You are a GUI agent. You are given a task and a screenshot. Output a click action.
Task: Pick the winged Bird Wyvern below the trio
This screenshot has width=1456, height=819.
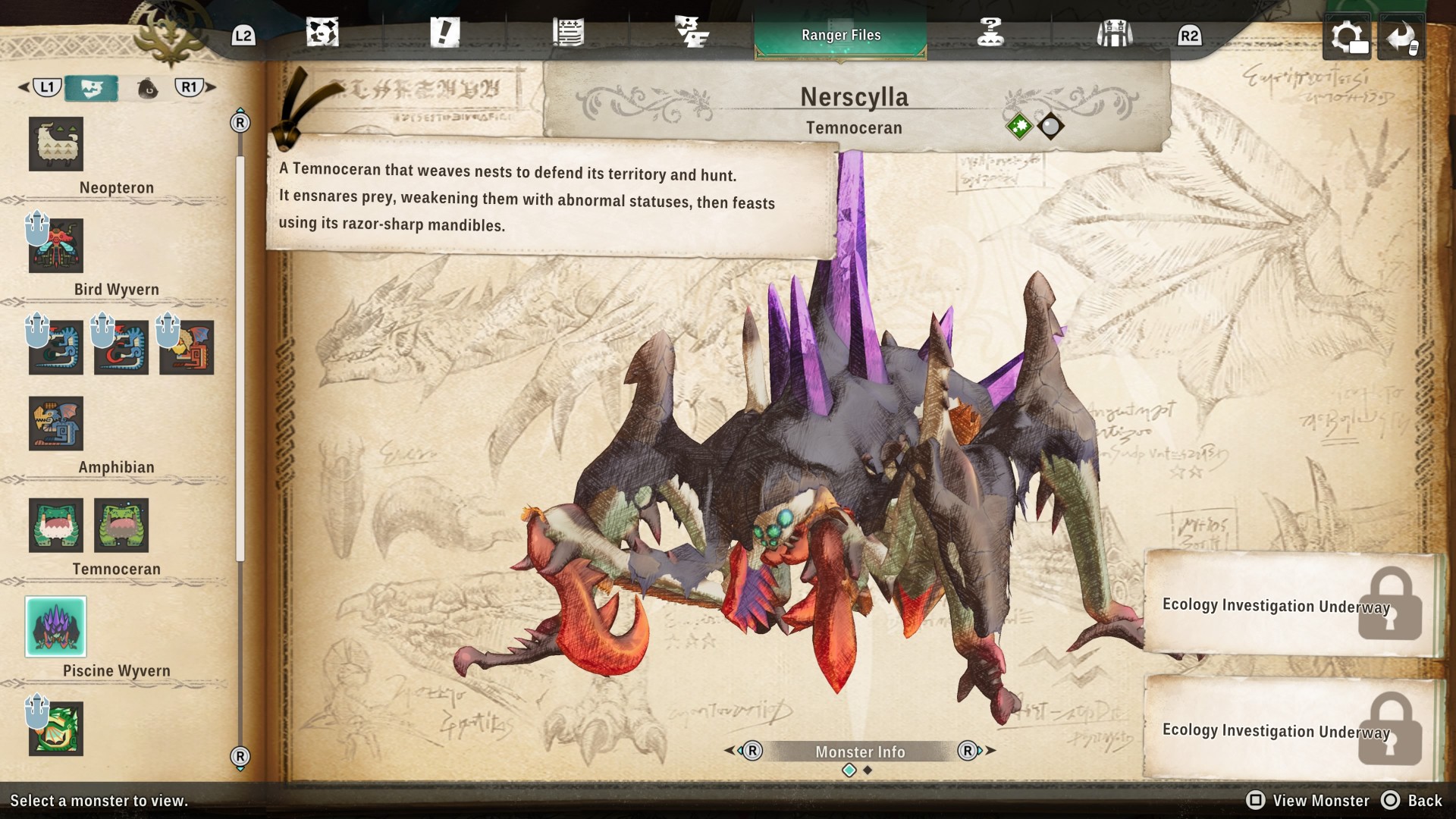pyautogui.click(x=56, y=423)
